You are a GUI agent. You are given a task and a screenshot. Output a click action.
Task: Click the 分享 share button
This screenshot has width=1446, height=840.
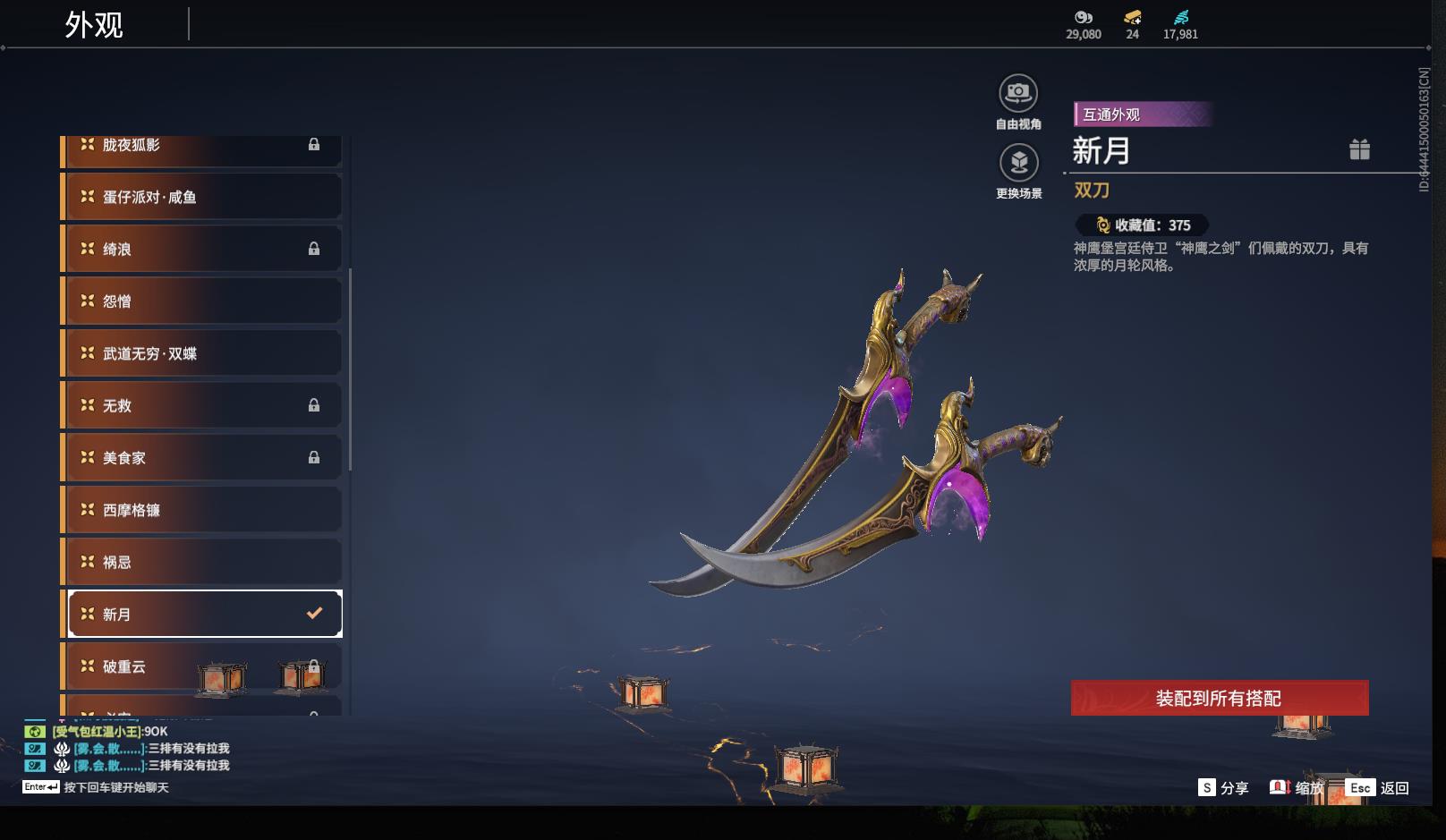coord(1223,788)
